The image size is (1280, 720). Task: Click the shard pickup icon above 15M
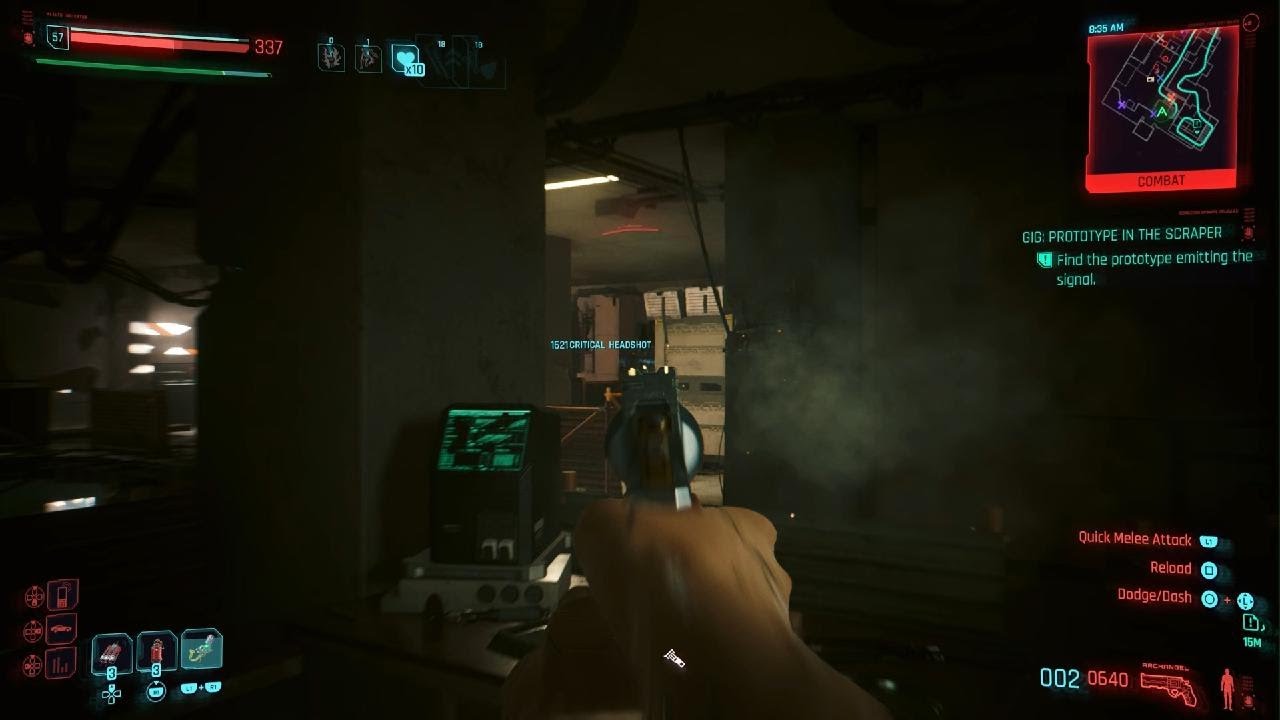(x=1250, y=623)
